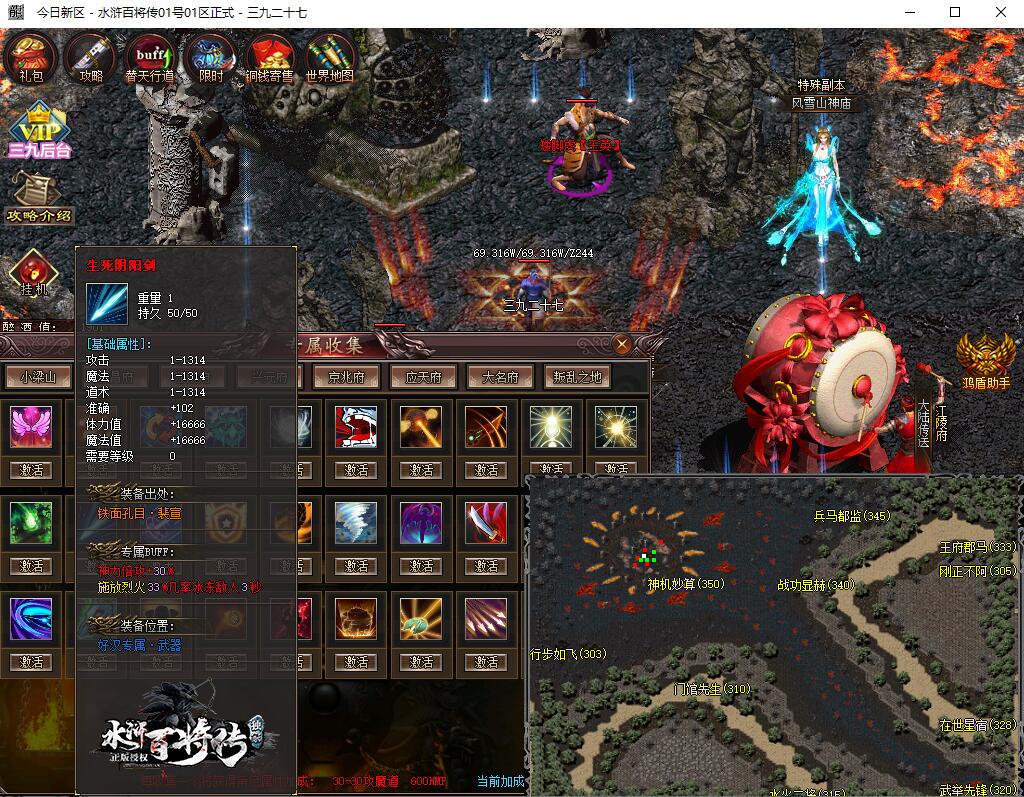1024x797 pixels.
Task: Open the VIP 三九后台 panel
Action: click(39, 130)
